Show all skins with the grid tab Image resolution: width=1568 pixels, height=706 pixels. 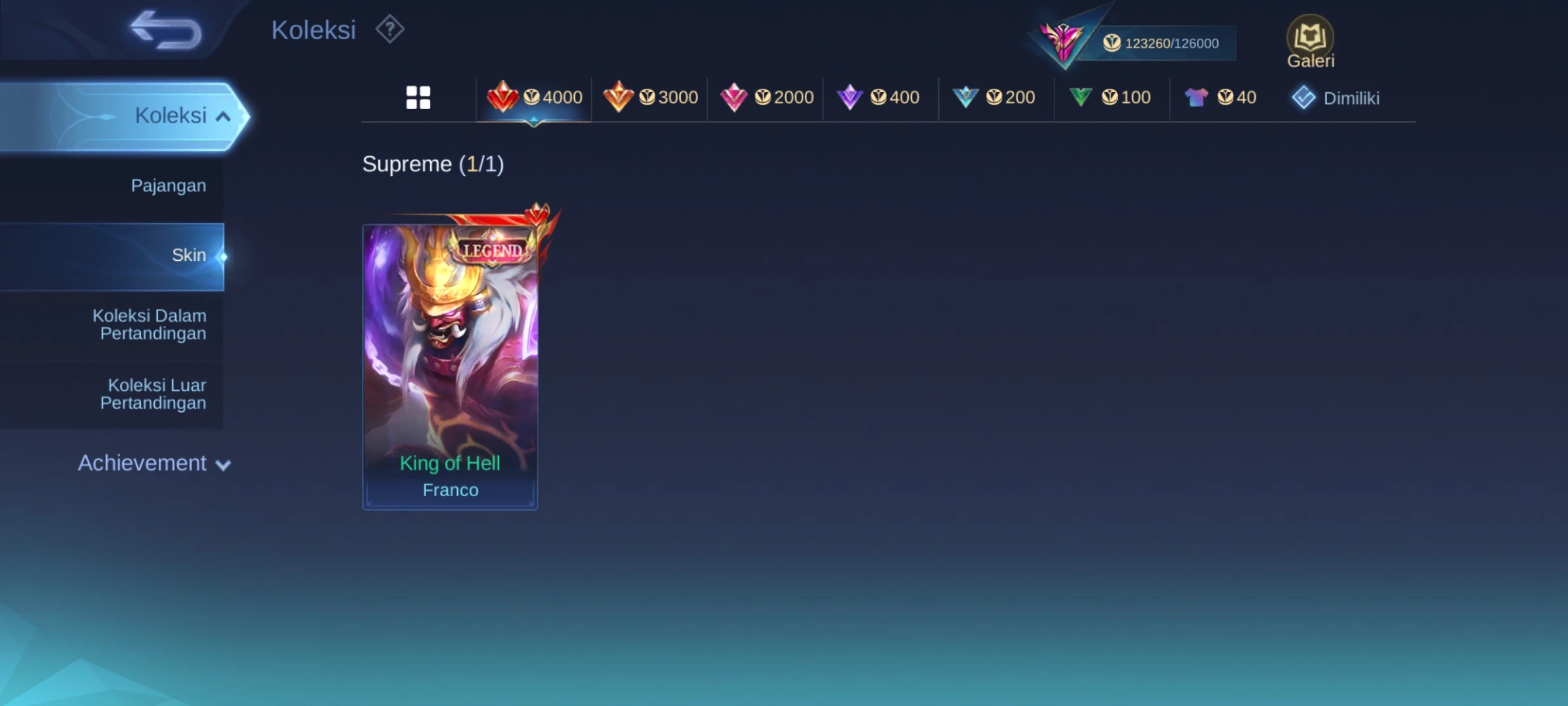(x=418, y=98)
